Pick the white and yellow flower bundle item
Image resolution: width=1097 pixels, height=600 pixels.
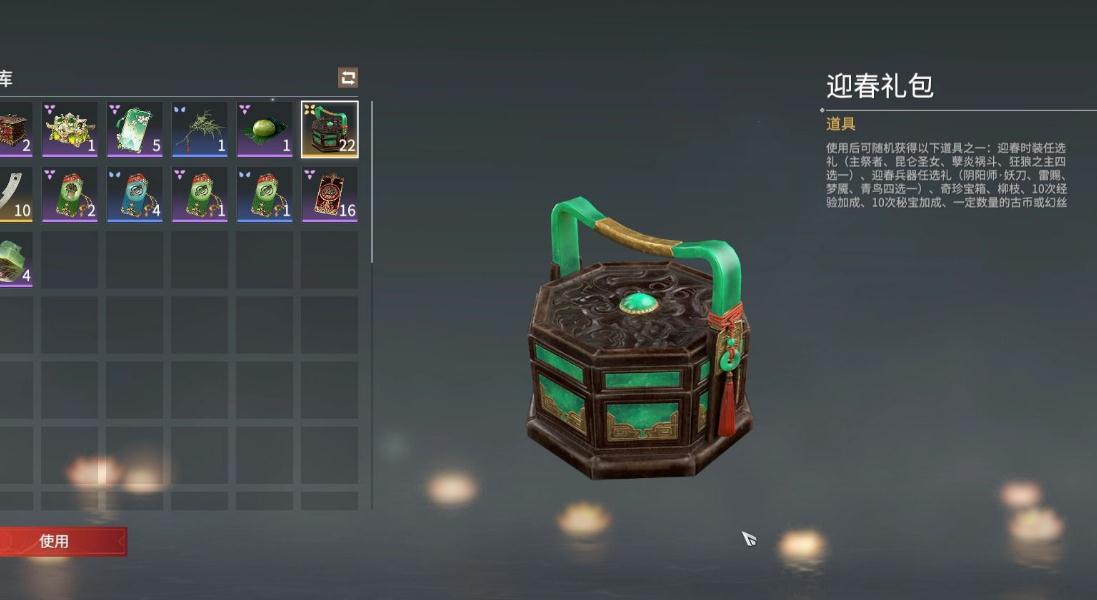coord(70,129)
